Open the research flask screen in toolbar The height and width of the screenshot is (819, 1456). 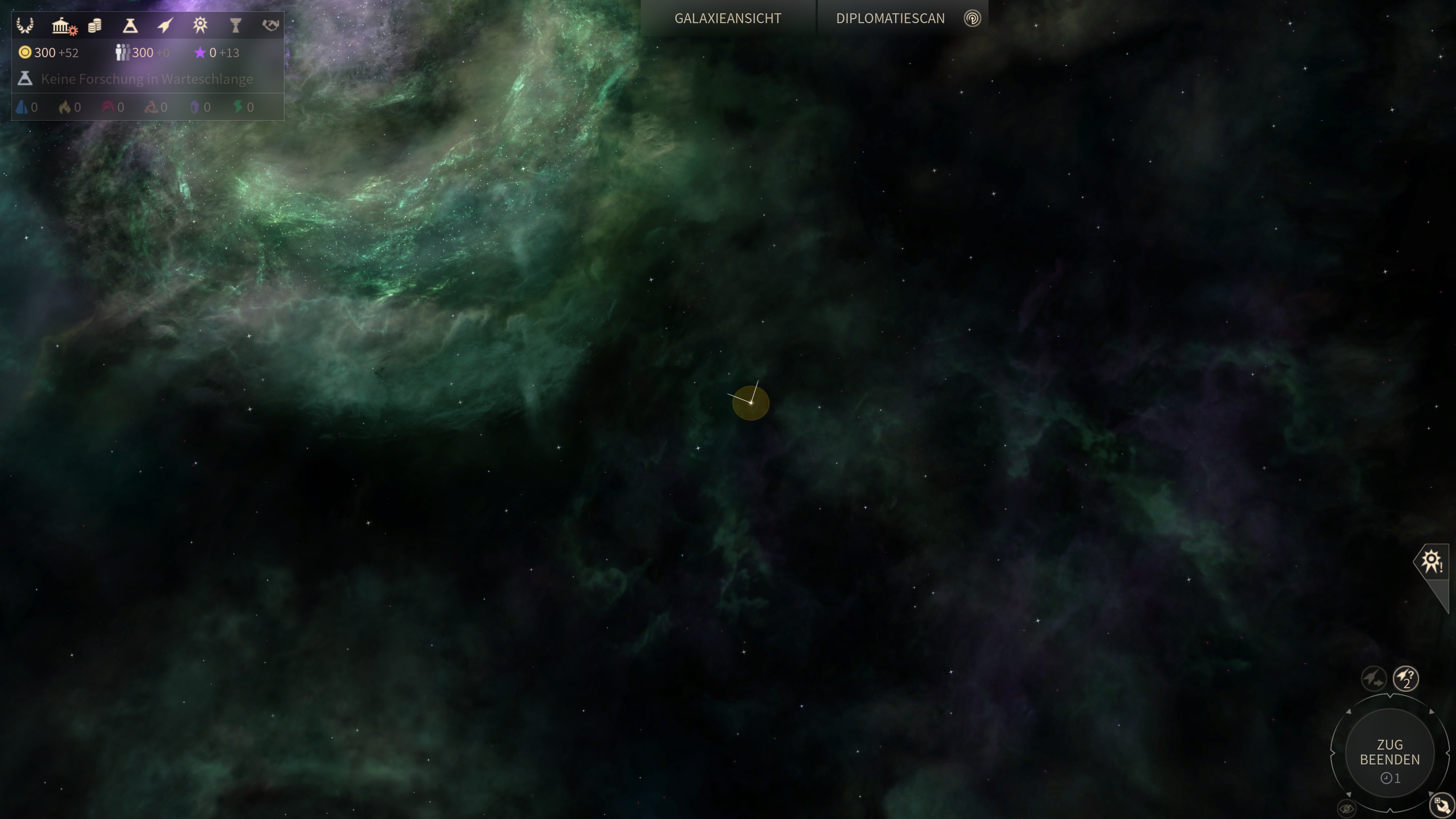point(130,25)
